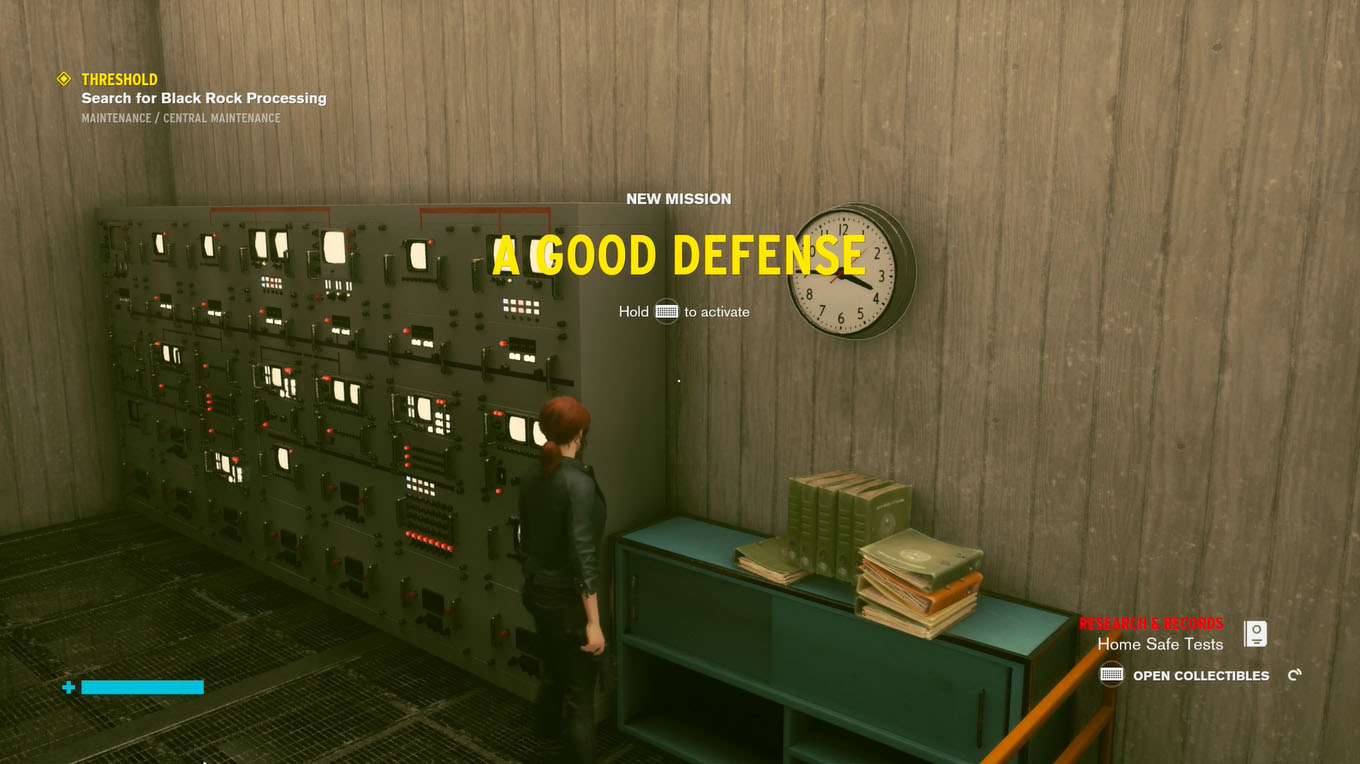Click the keyboard prompt icon beside OPEN COLLECTIBLES
Screen dimensions: 1360x764
1110,676
